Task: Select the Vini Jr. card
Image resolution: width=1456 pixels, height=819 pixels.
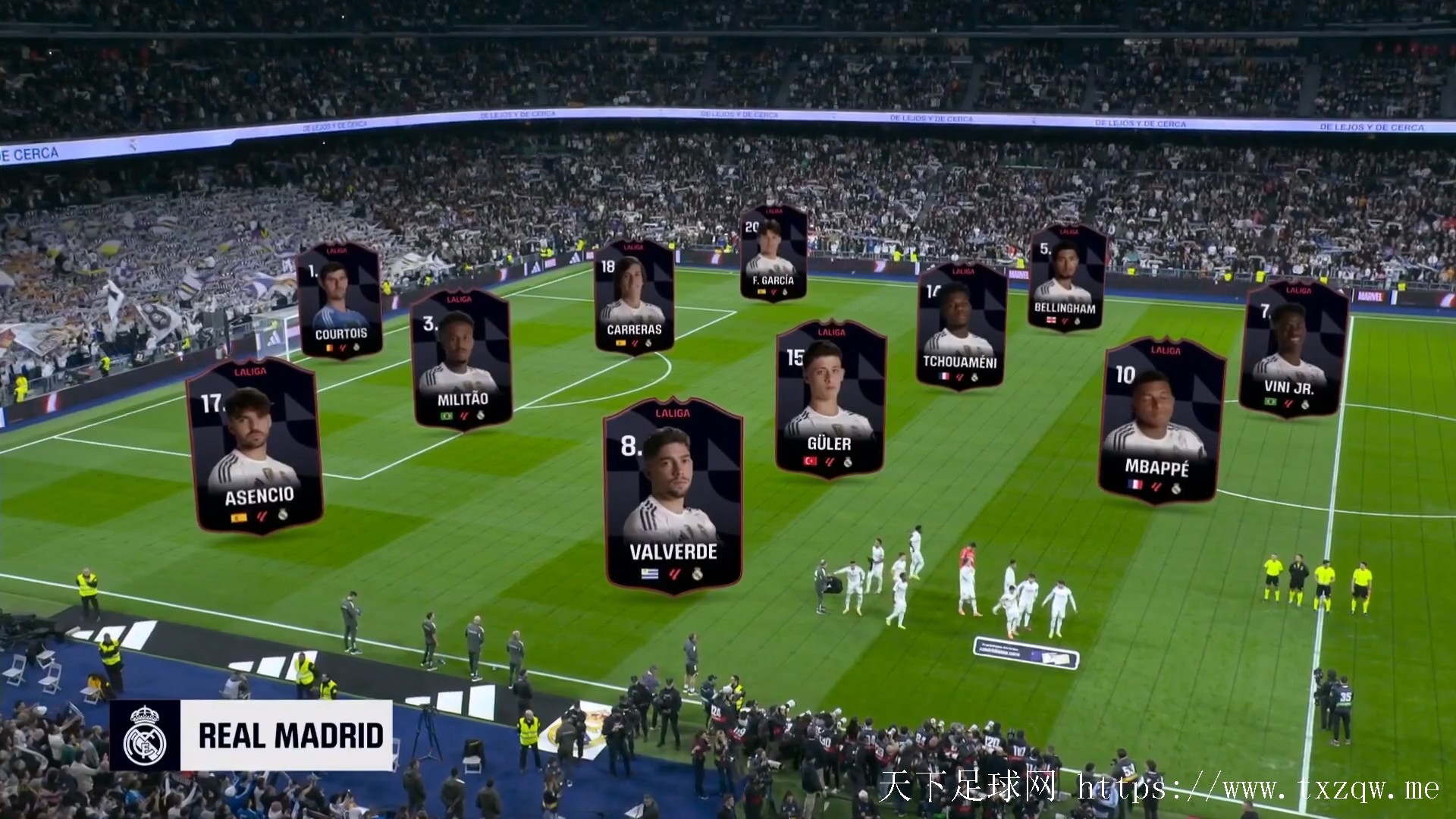Action: pos(1292,350)
